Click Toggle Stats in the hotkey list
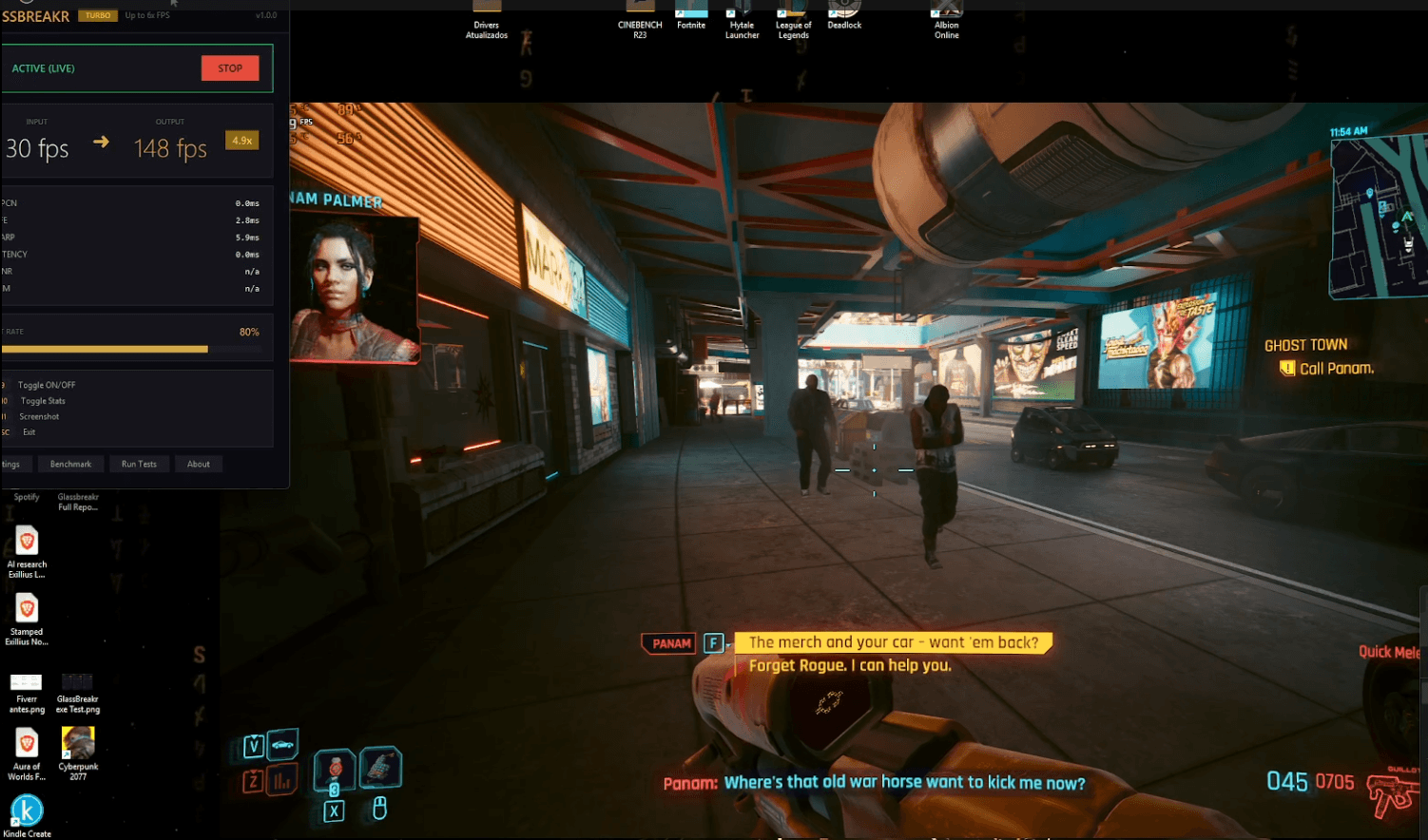Viewport: 1428px width, 840px height. (42, 400)
